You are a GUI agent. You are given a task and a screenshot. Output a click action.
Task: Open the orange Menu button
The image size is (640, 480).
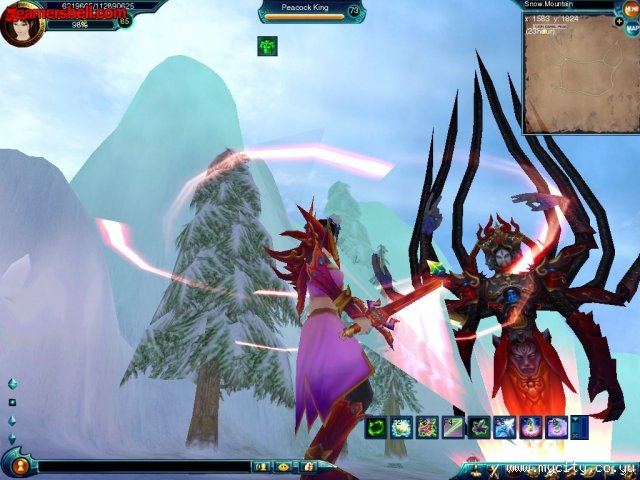click(x=631, y=8)
